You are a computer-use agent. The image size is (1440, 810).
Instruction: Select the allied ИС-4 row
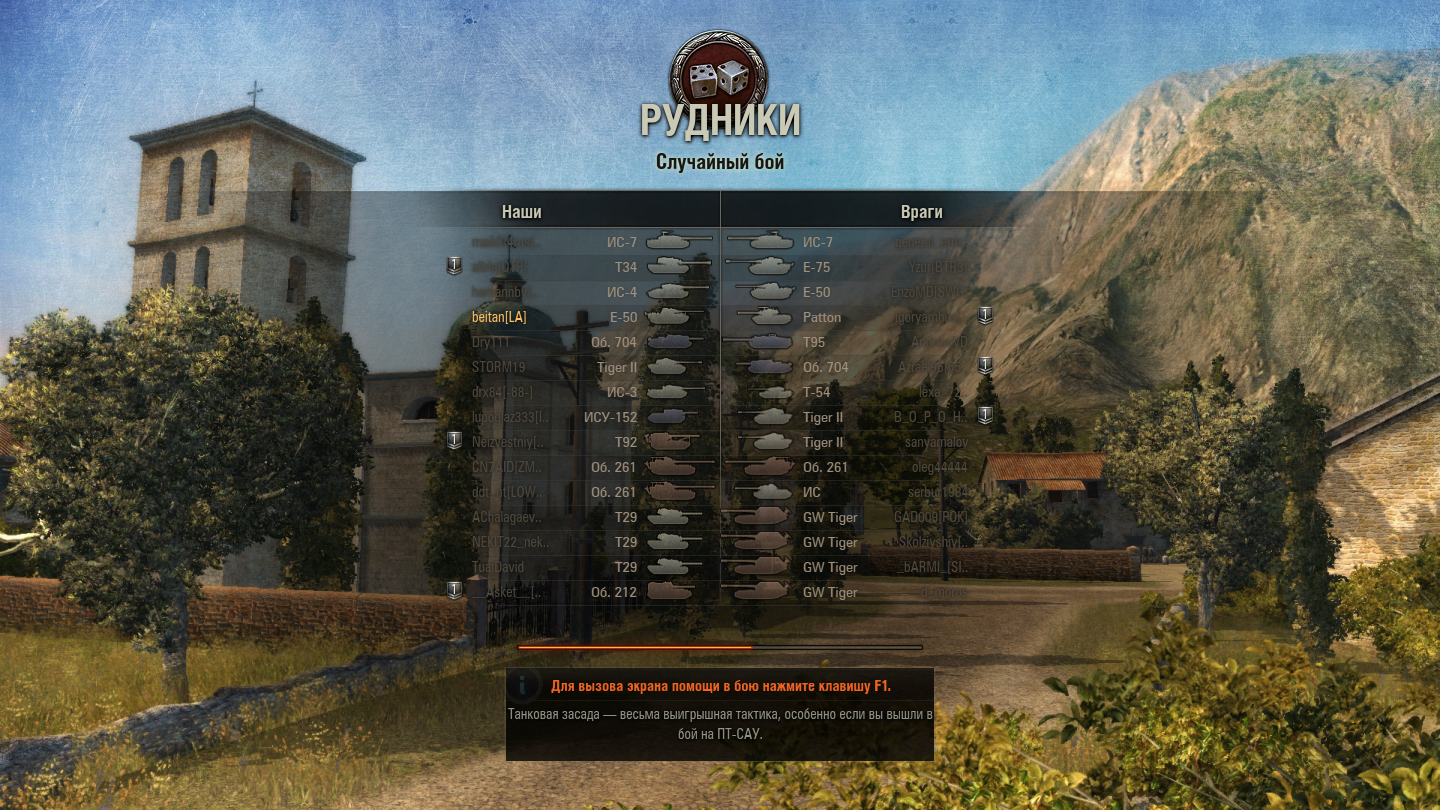580,292
